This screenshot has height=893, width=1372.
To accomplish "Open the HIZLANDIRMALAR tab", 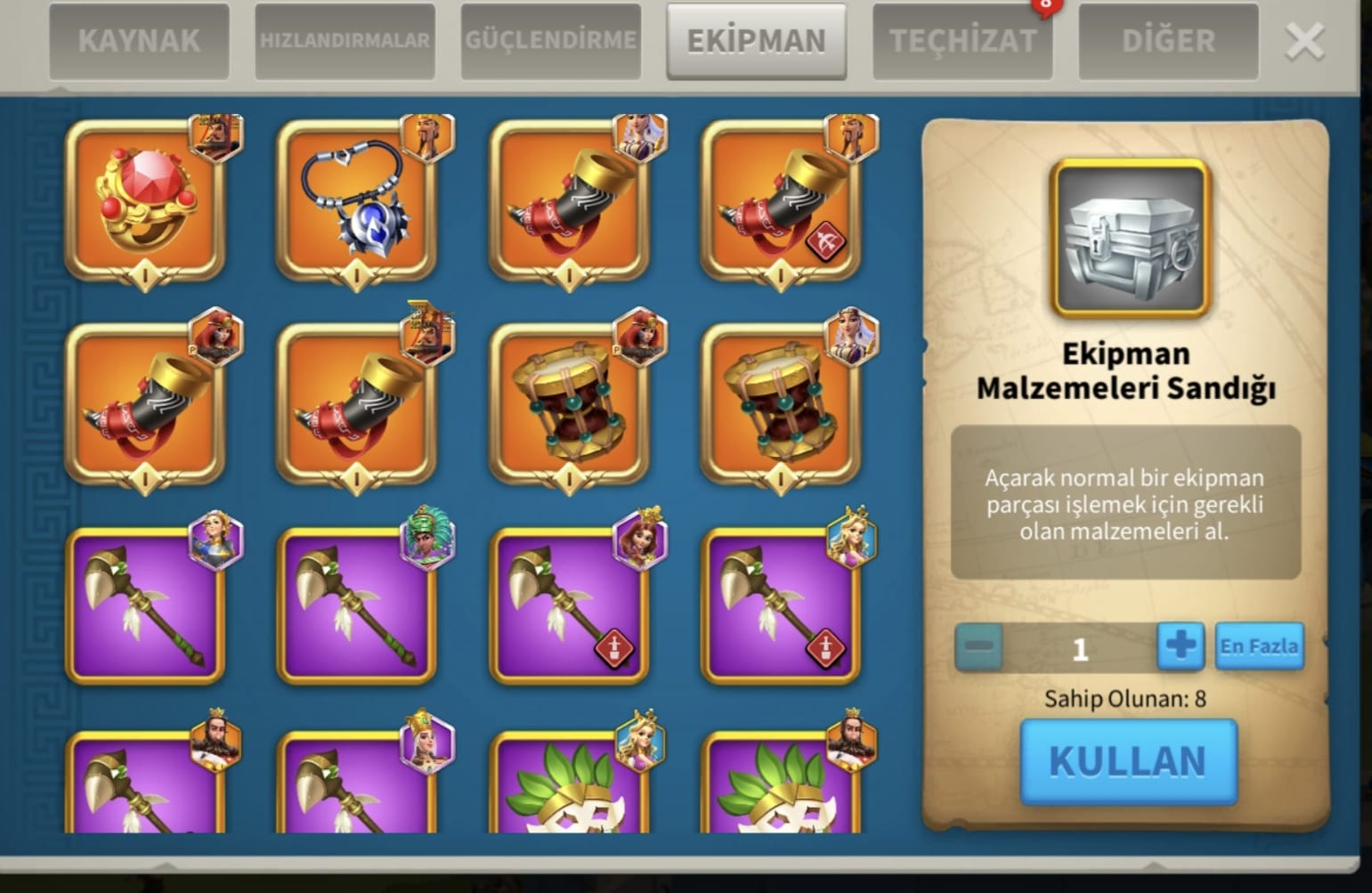I will [345, 41].
